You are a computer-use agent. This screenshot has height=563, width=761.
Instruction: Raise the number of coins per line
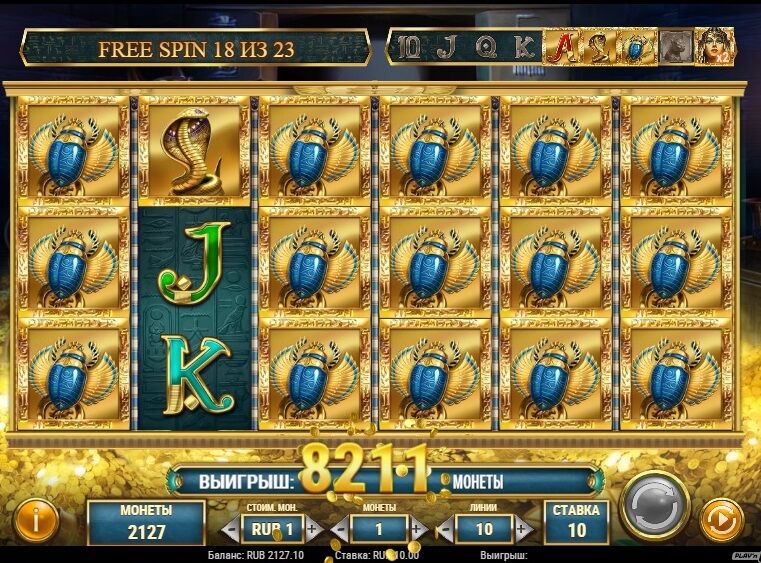click(x=418, y=528)
